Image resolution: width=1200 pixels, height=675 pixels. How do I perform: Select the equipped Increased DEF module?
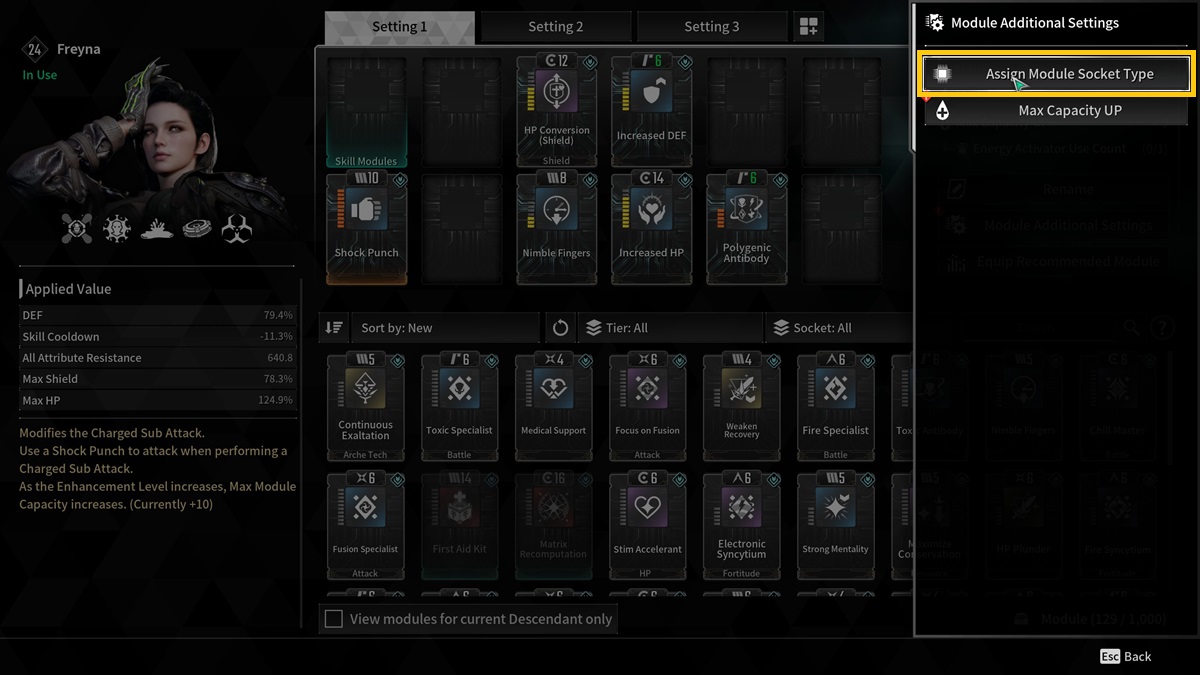[x=651, y=110]
